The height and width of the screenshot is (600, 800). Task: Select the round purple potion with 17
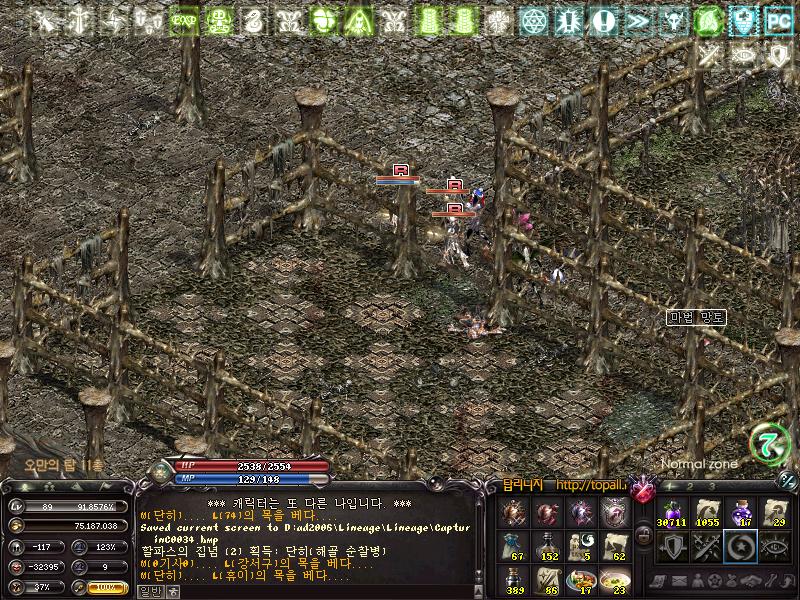coord(741,512)
